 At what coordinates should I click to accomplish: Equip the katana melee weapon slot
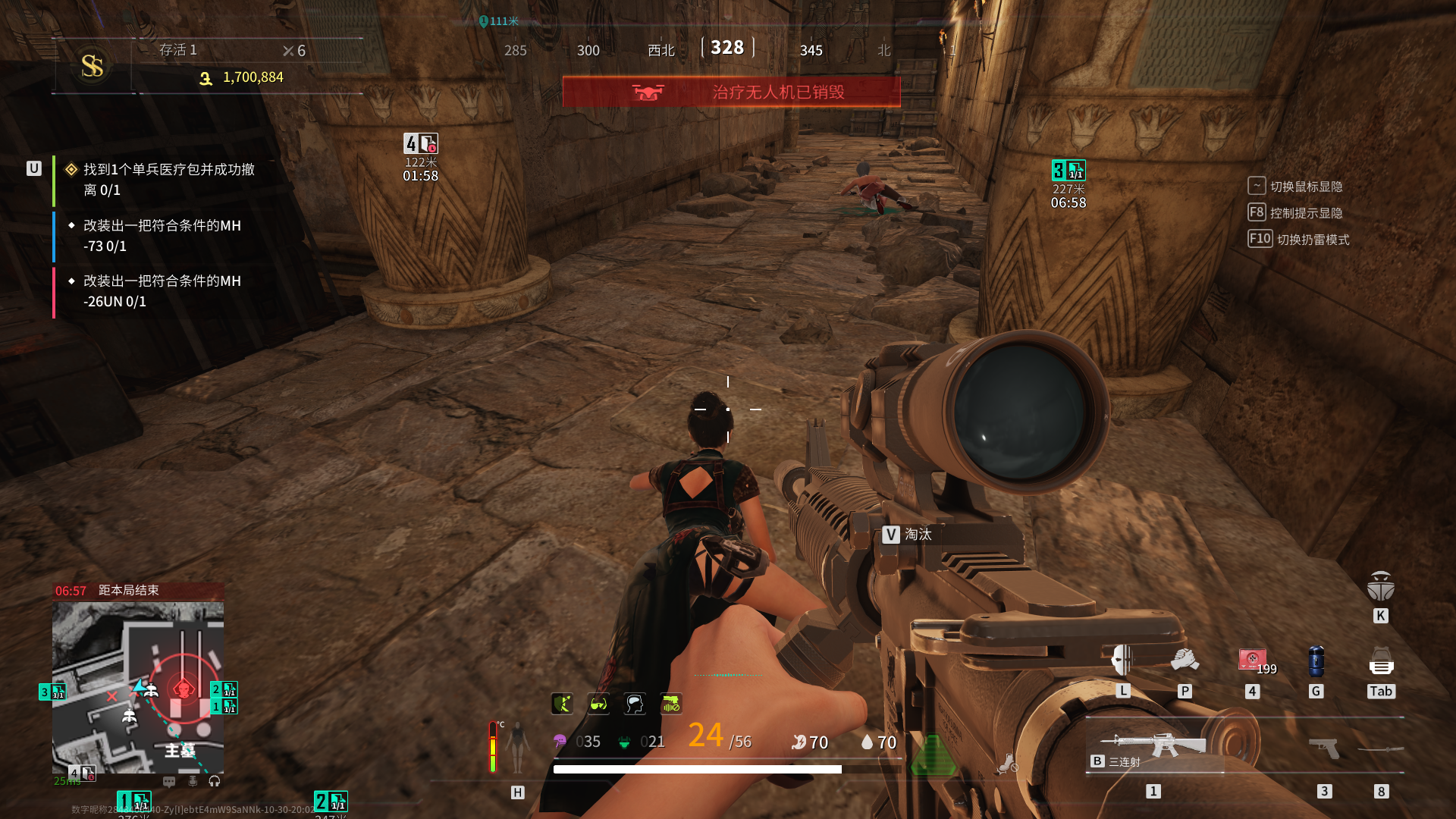(x=1381, y=749)
